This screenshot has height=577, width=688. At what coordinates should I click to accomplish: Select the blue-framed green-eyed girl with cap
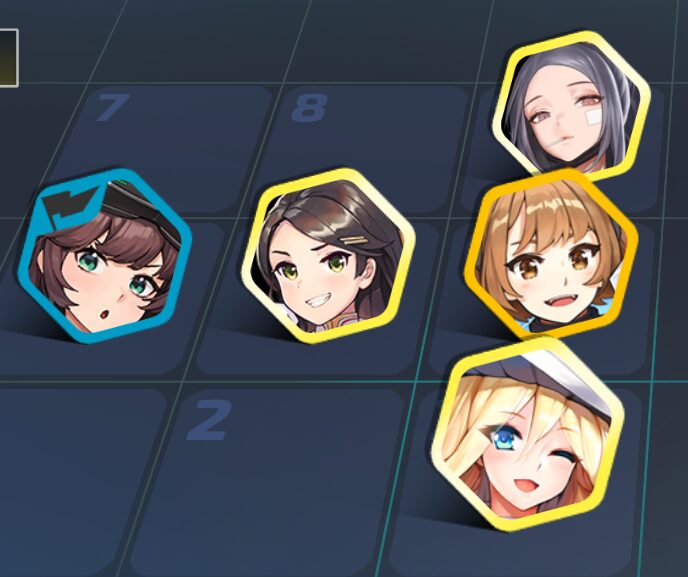[104, 257]
